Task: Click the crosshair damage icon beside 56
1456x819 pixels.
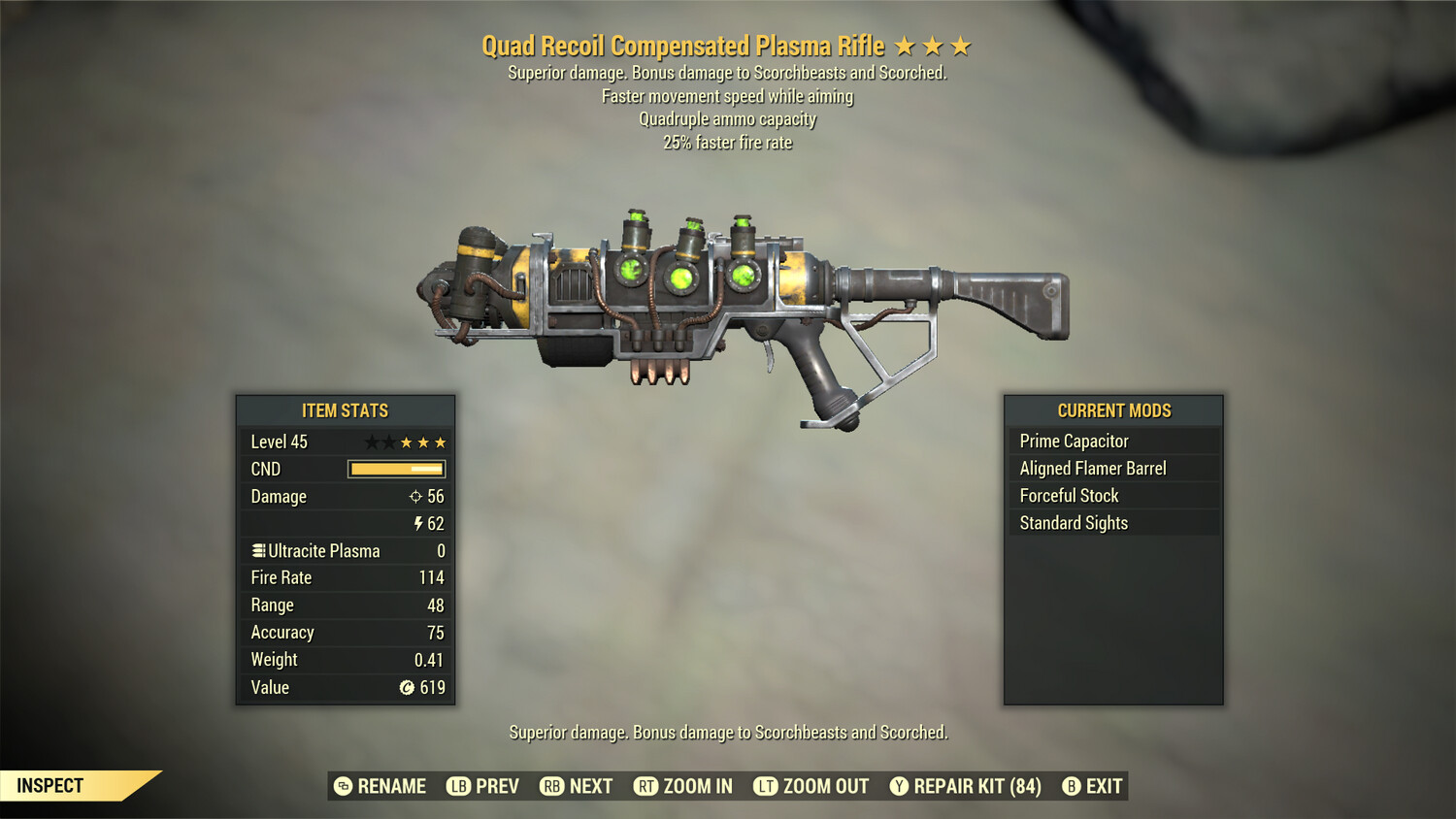Action: point(417,497)
